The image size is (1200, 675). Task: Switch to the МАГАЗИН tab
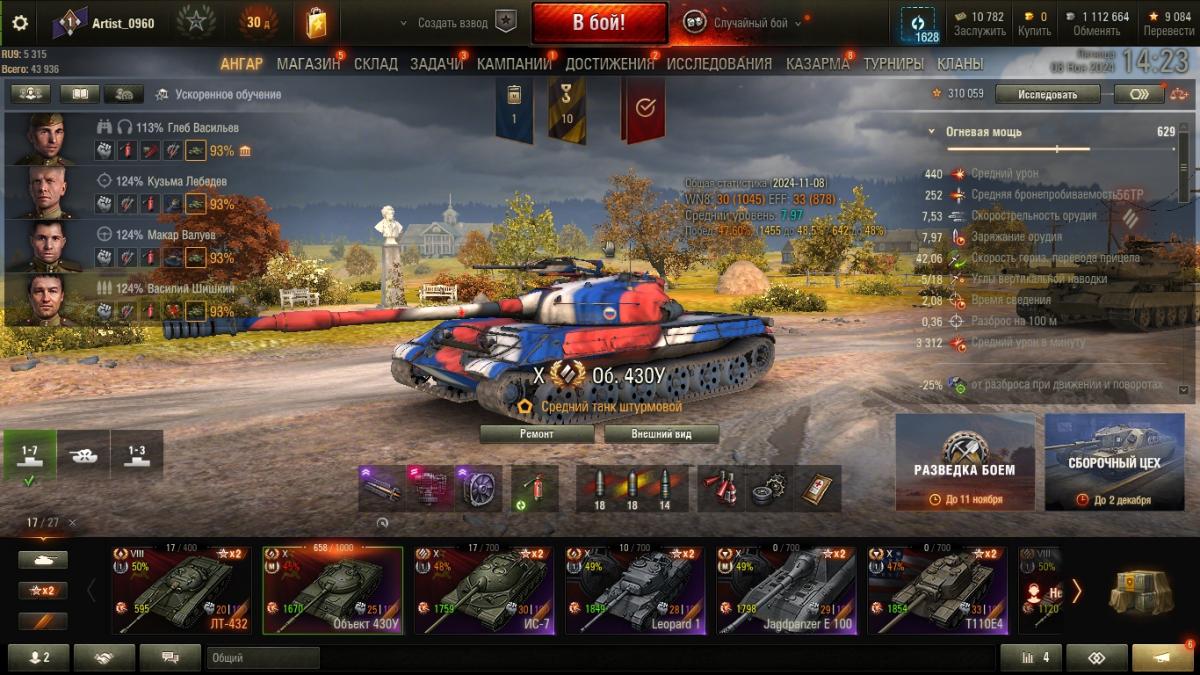tap(308, 64)
